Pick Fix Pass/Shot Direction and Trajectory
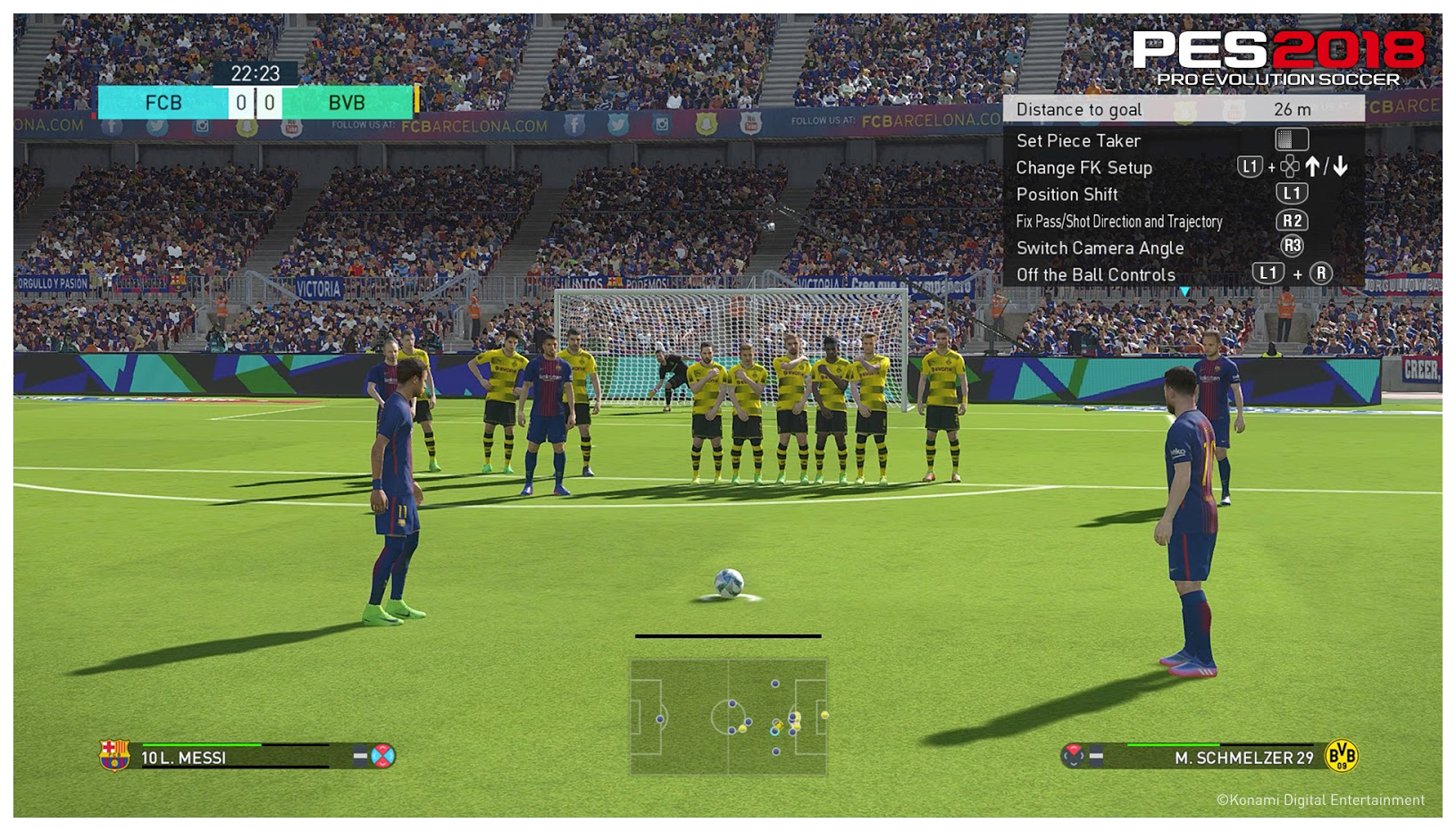The height and width of the screenshot is (831, 1456). point(1118,221)
